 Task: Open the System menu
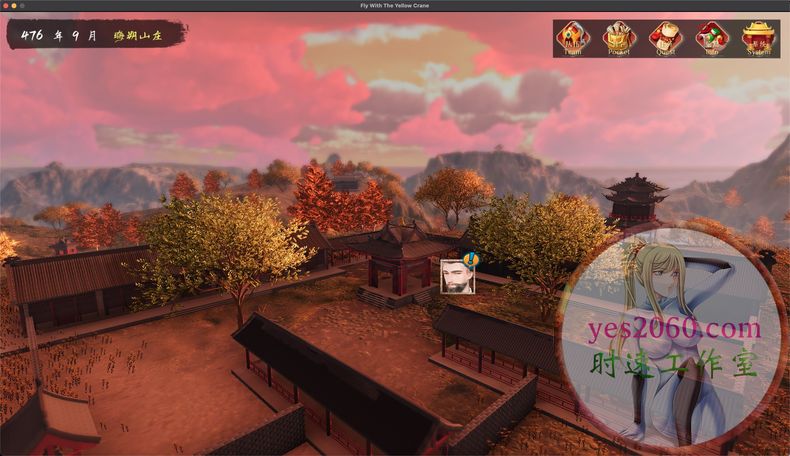click(x=759, y=38)
